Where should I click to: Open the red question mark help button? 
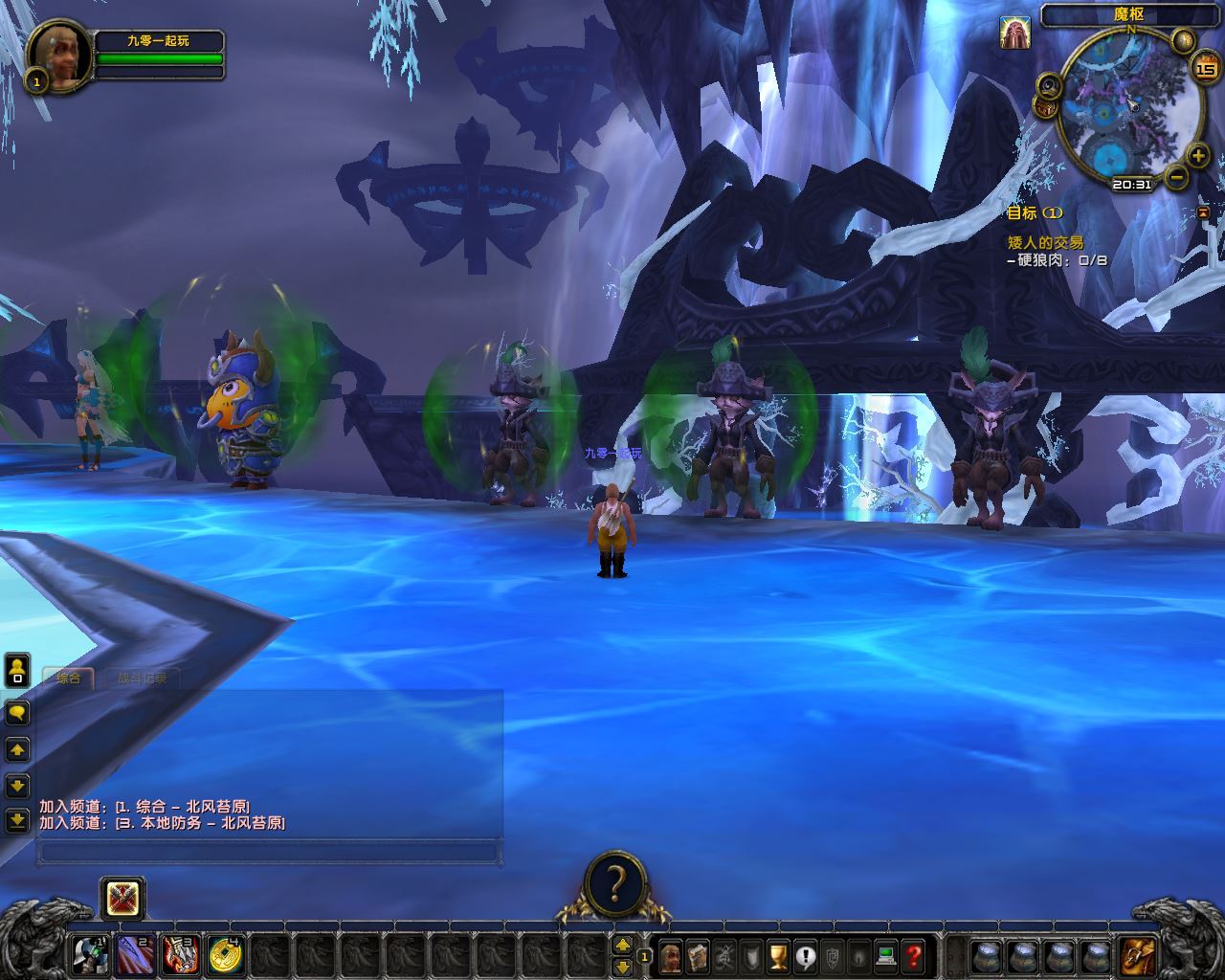click(x=913, y=955)
